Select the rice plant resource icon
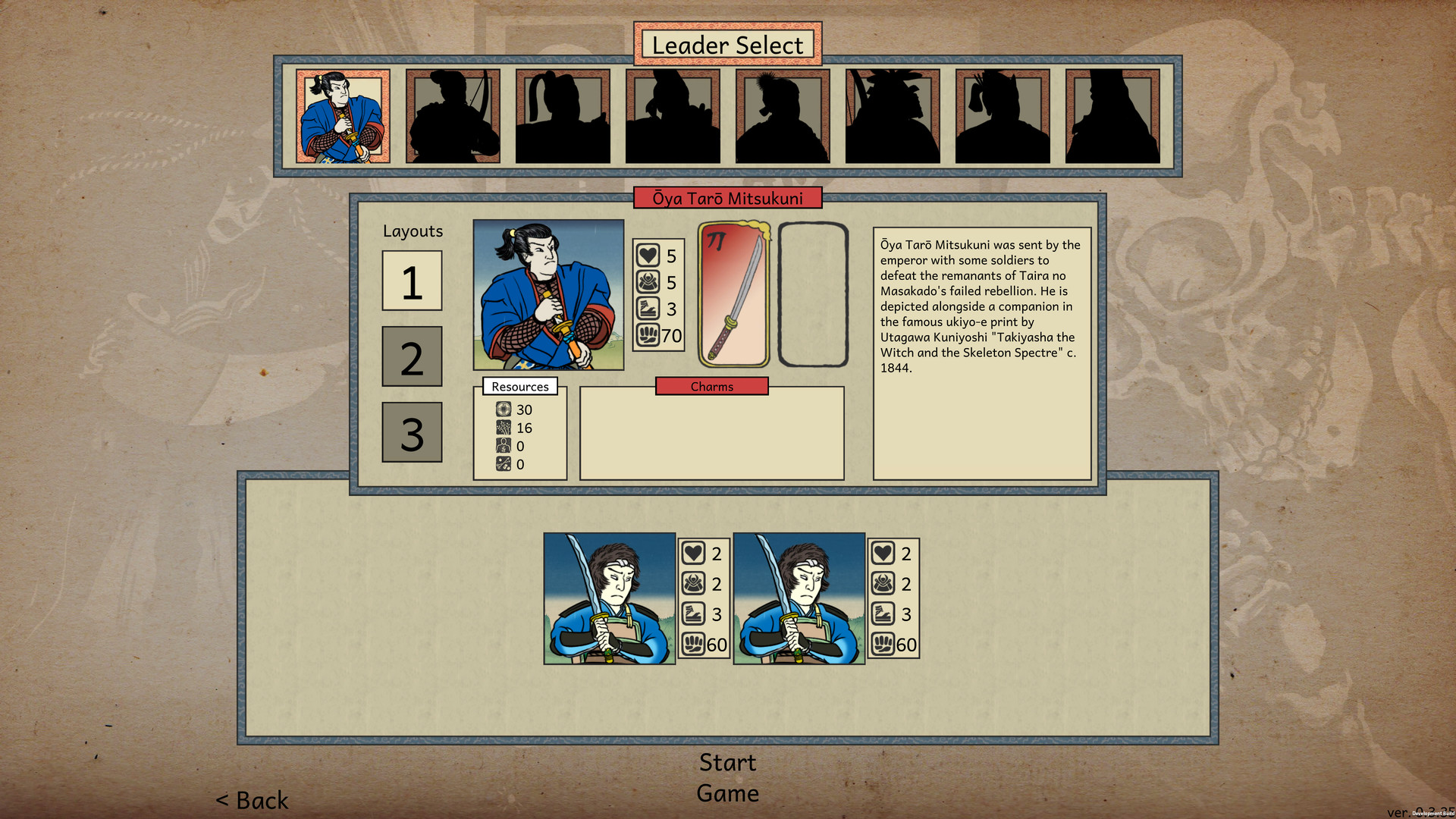The width and height of the screenshot is (1456, 819). tap(502, 428)
